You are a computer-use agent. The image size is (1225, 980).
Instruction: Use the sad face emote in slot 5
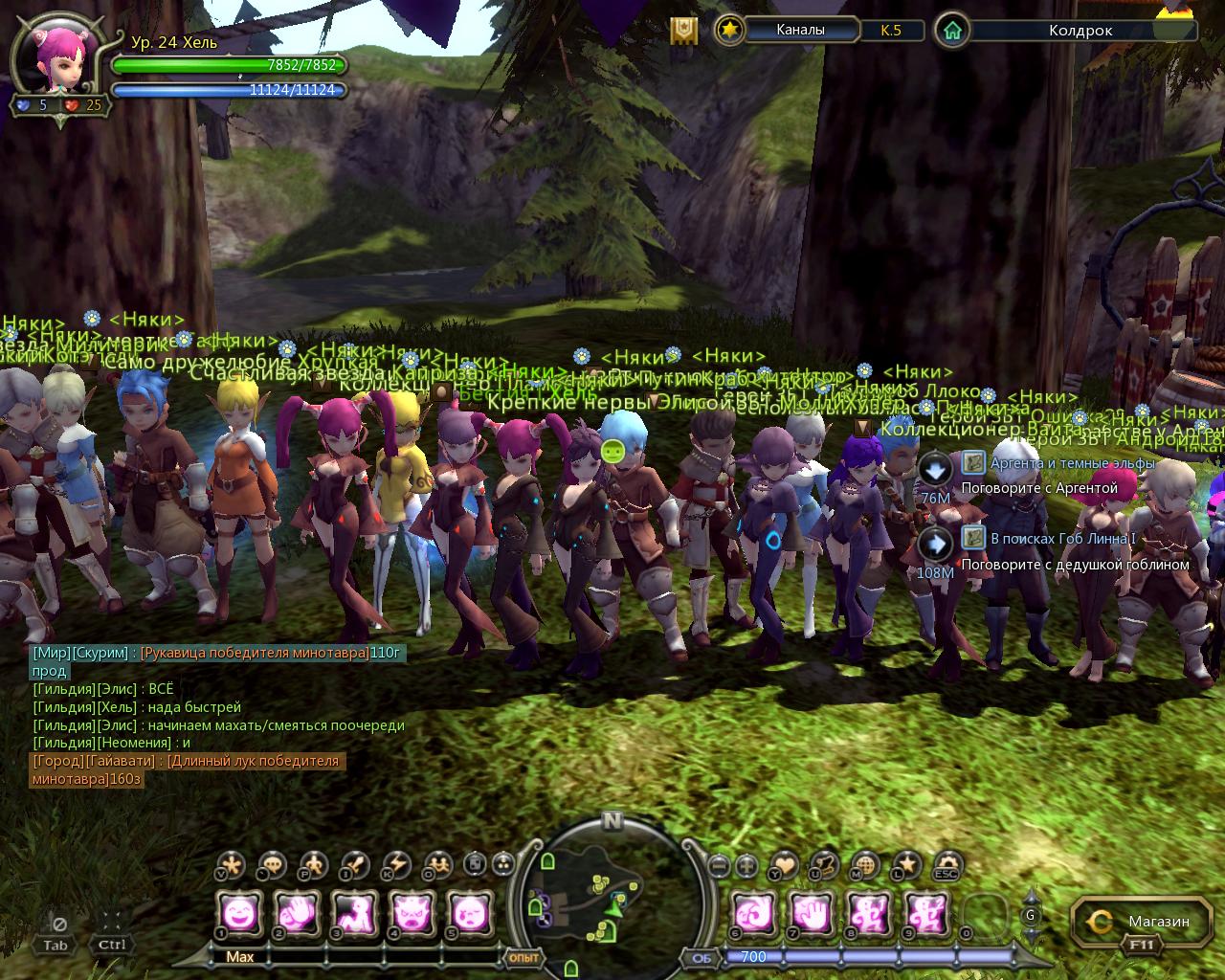click(x=470, y=912)
